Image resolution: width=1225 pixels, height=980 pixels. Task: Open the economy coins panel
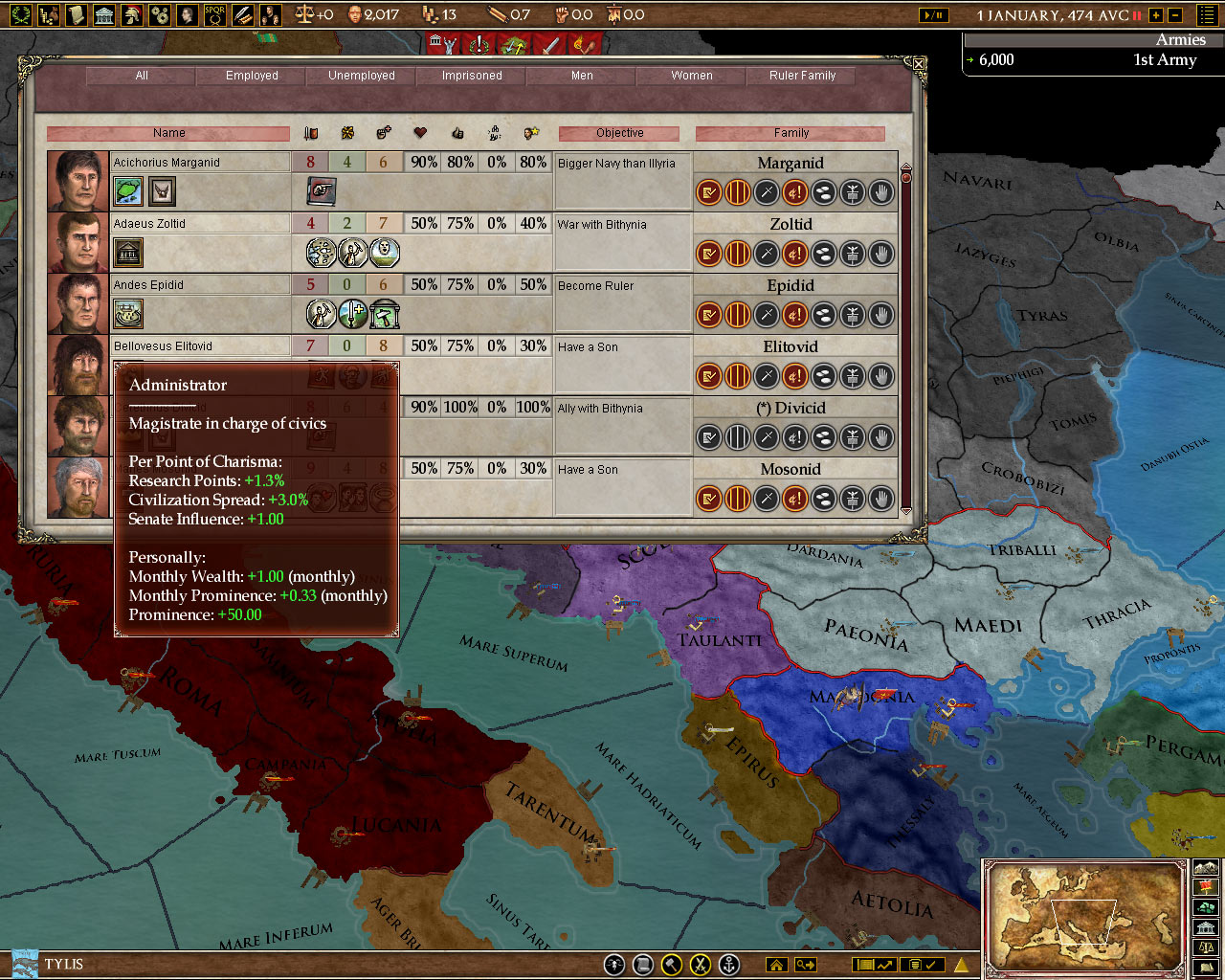pos(50,14)
